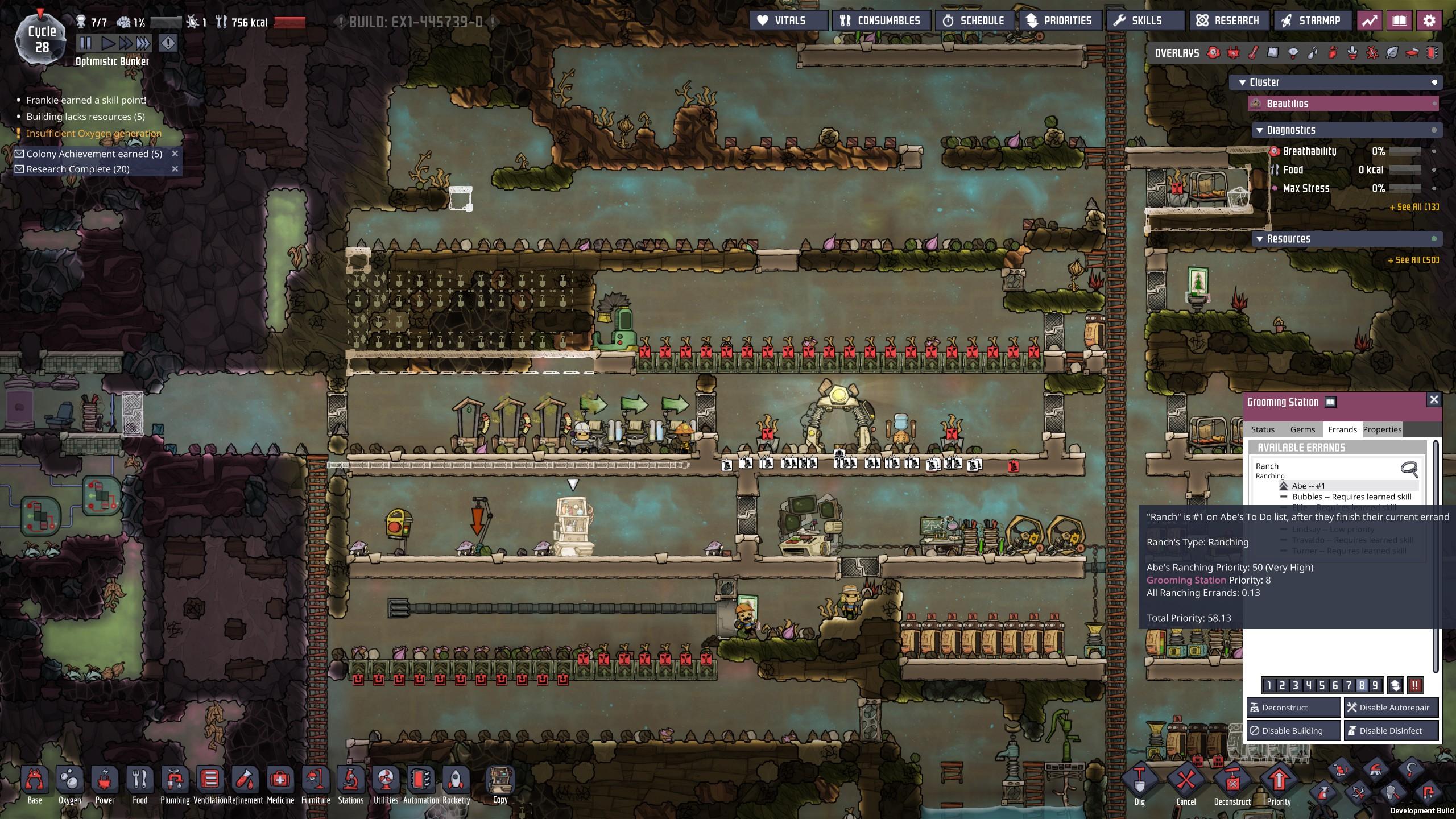Screen dimensions: 1456x819
Task: Switch to the Germs tab
Action: pos(1302,429)
